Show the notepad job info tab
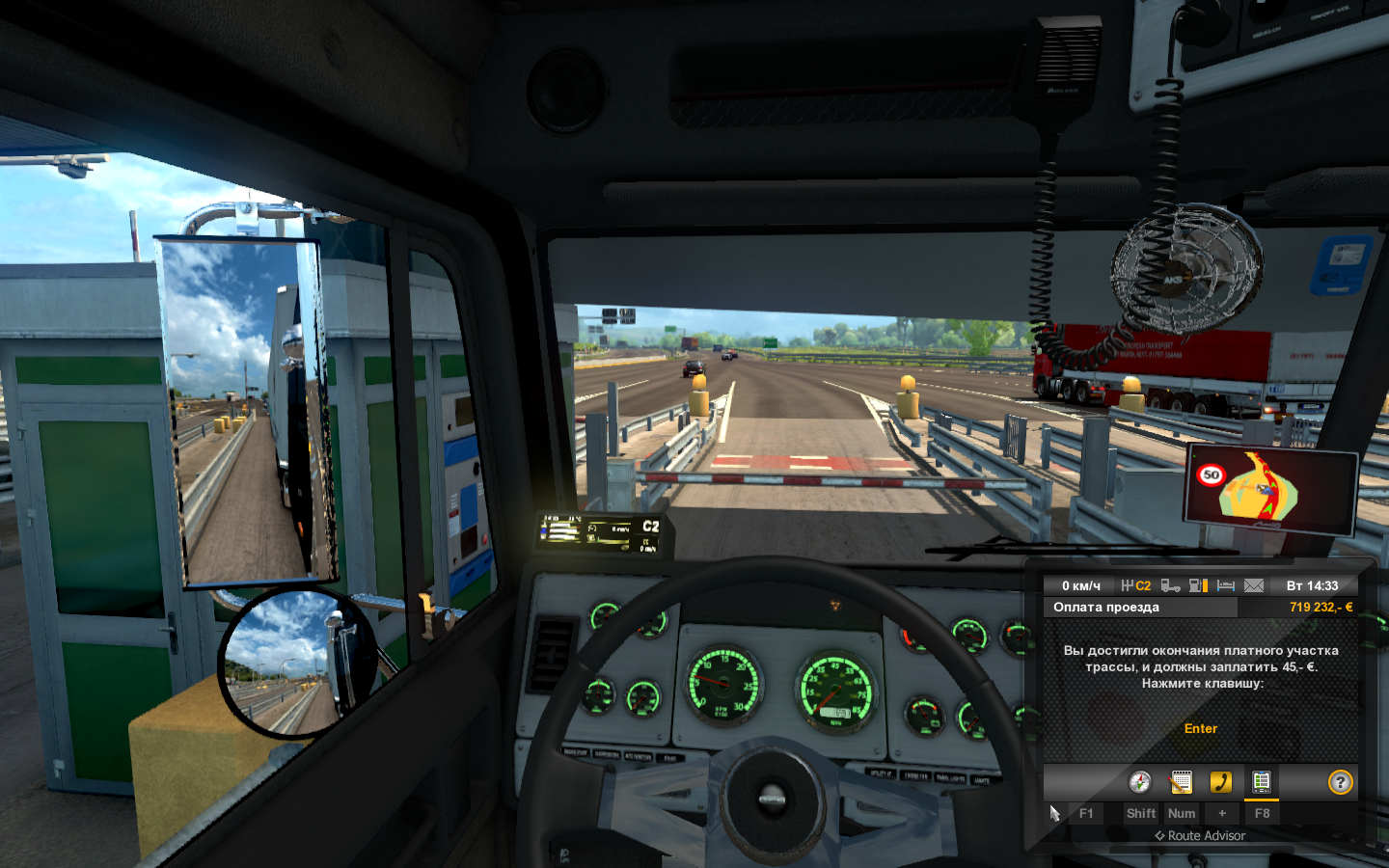Viewport: 1389px width, 868px height. coord(1181,782)
